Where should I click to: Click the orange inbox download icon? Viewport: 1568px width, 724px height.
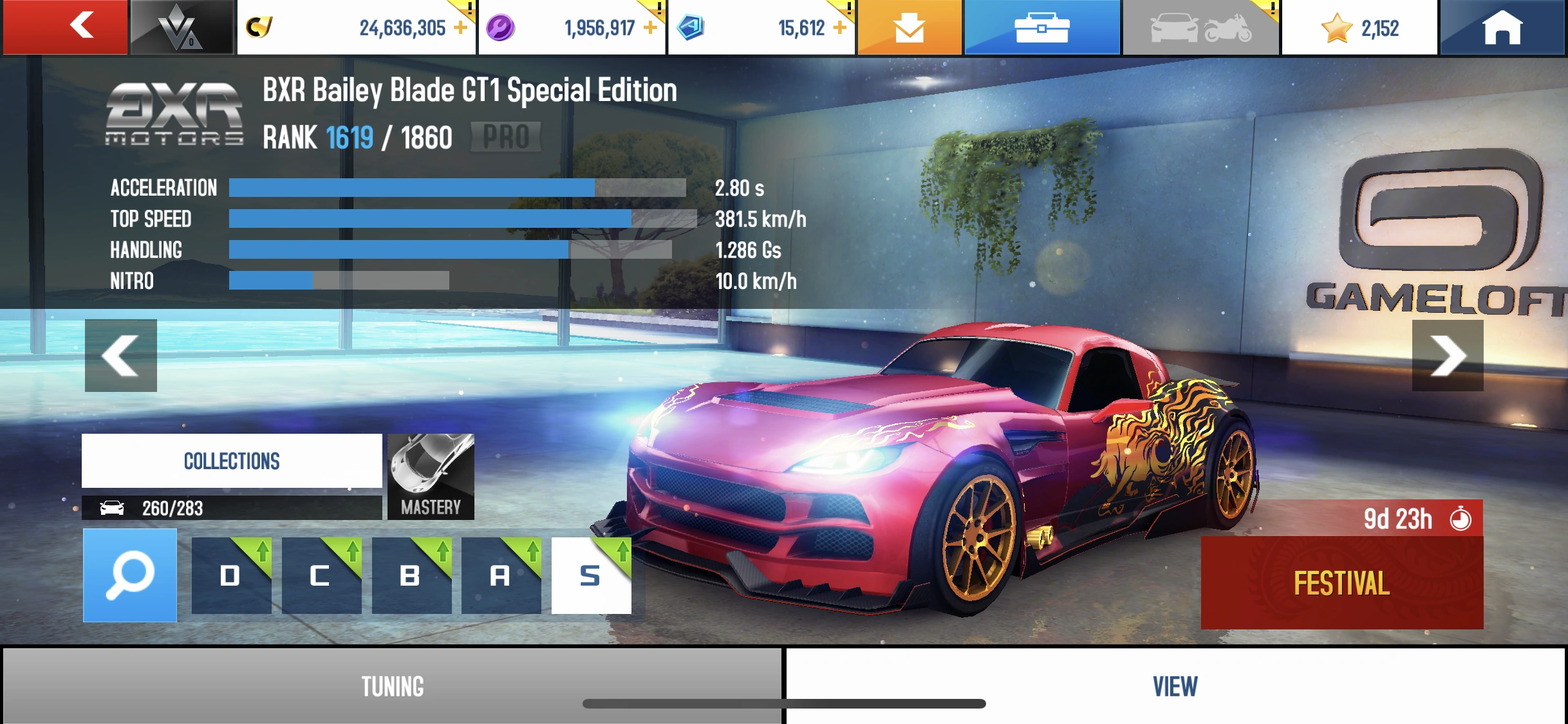click(x=910, y=26)
